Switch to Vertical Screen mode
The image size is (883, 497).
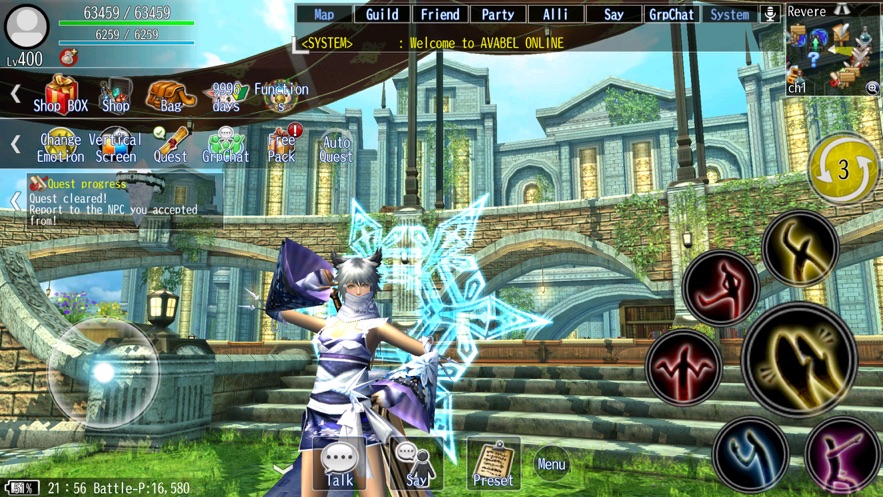pyautogui.click(x=116, y=146)
